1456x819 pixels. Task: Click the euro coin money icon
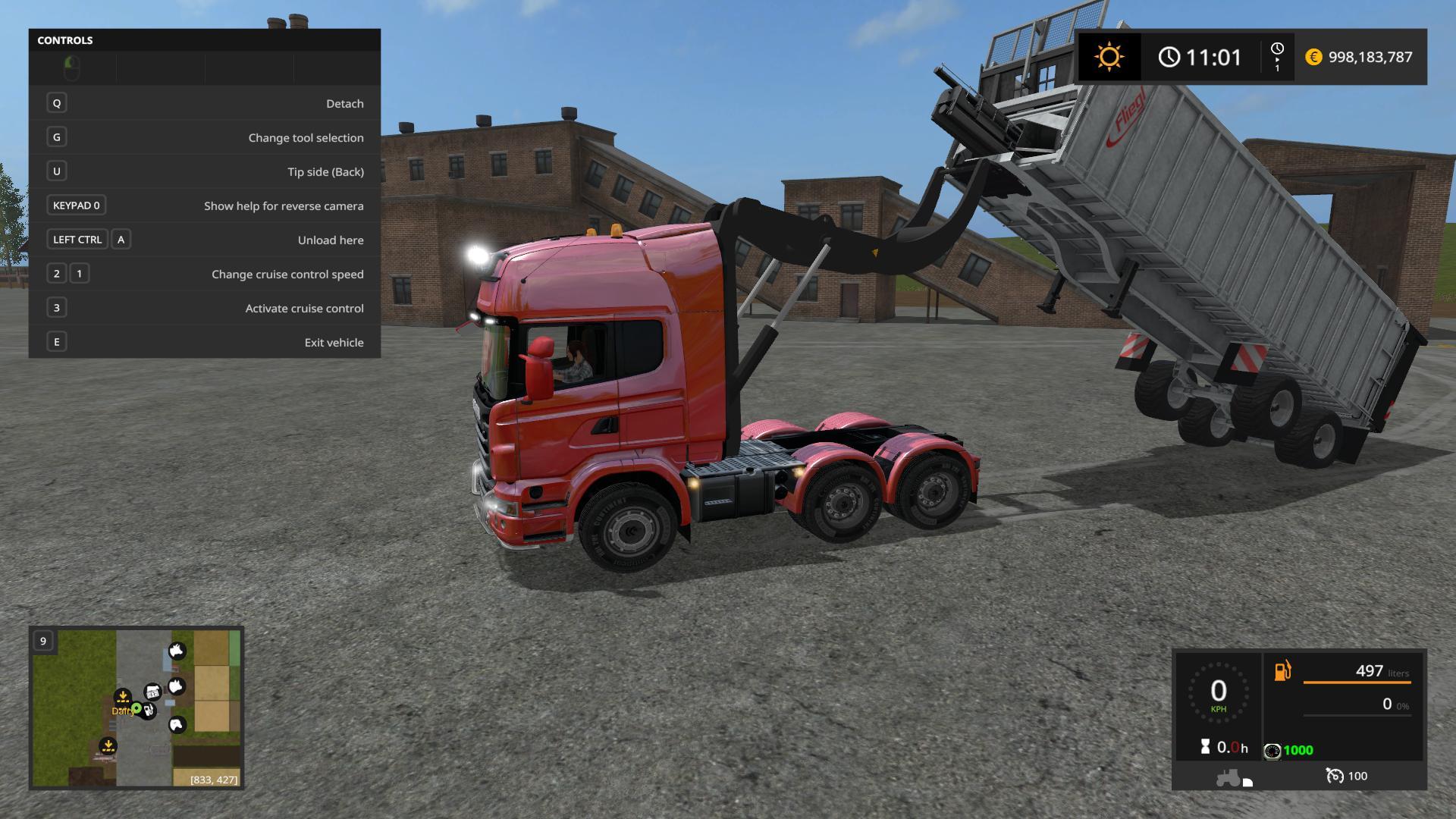(1313, 57)
